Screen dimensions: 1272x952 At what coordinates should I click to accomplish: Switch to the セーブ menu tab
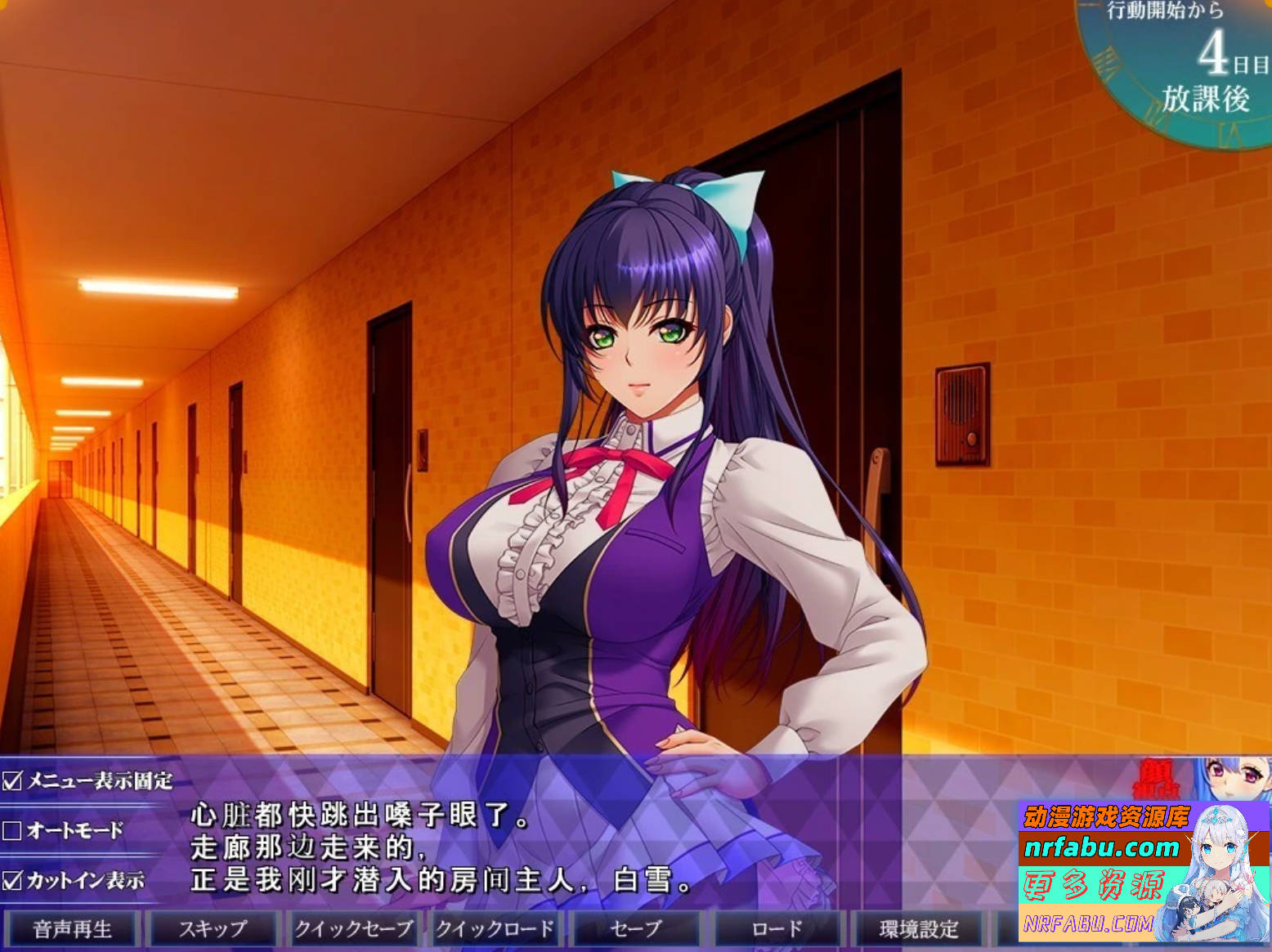(x=636, y=929)
